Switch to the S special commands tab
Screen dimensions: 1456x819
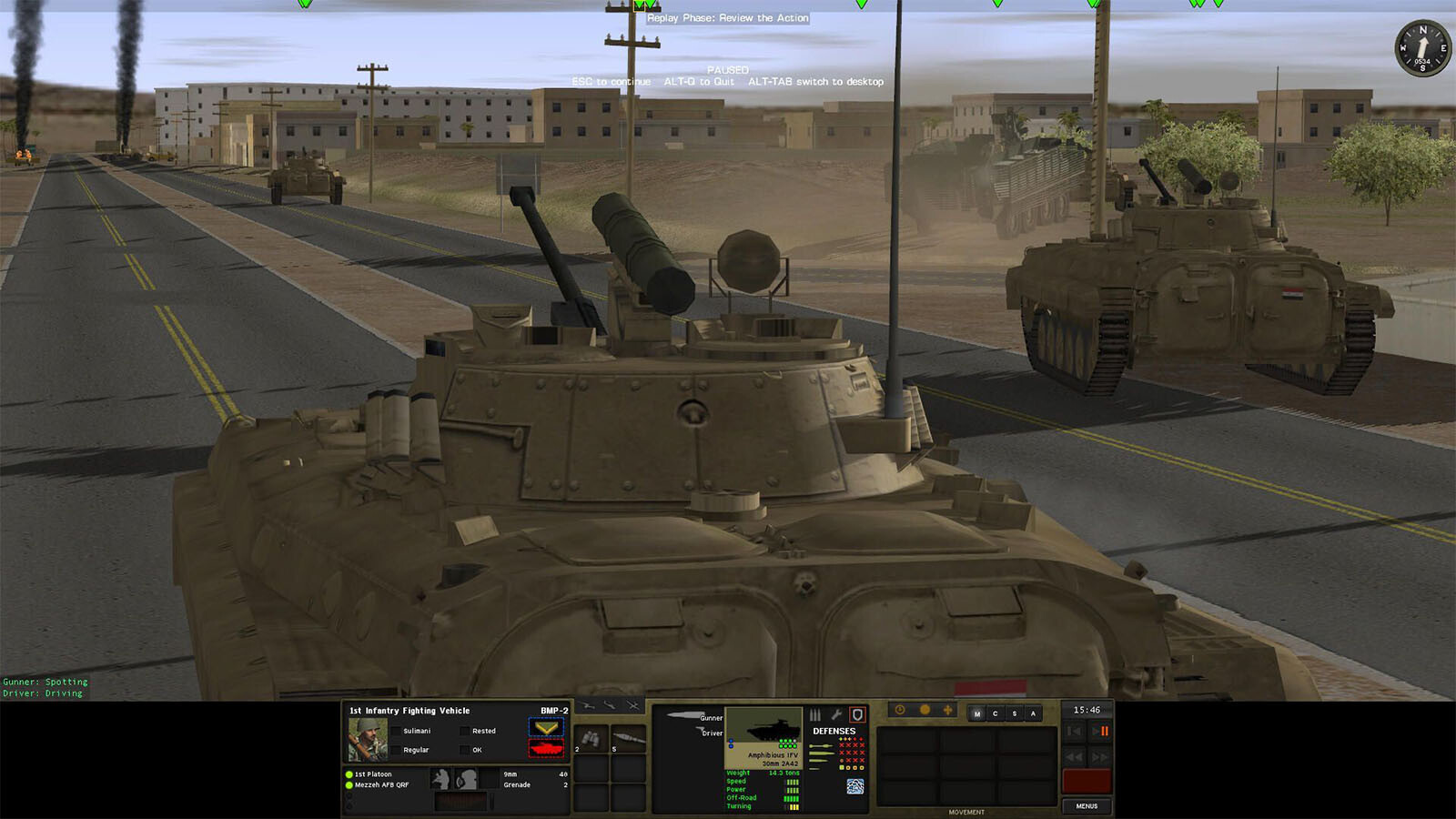1015,713
